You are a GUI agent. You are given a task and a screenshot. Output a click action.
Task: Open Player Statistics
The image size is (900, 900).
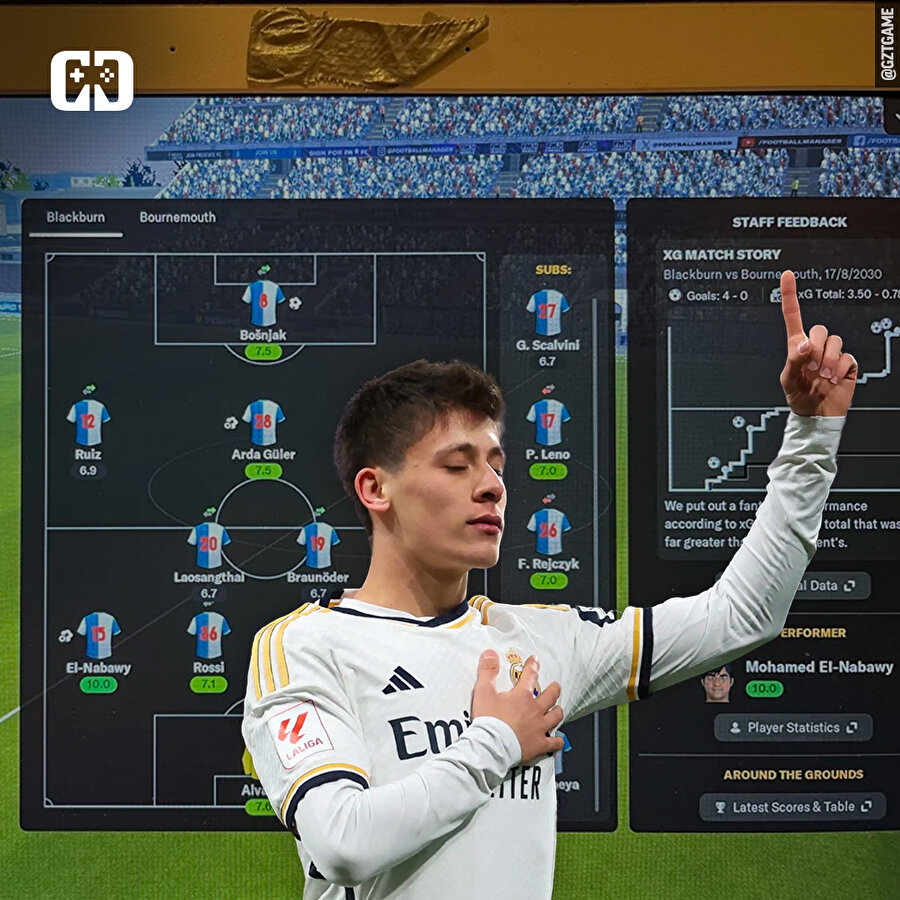coord(793,727)
